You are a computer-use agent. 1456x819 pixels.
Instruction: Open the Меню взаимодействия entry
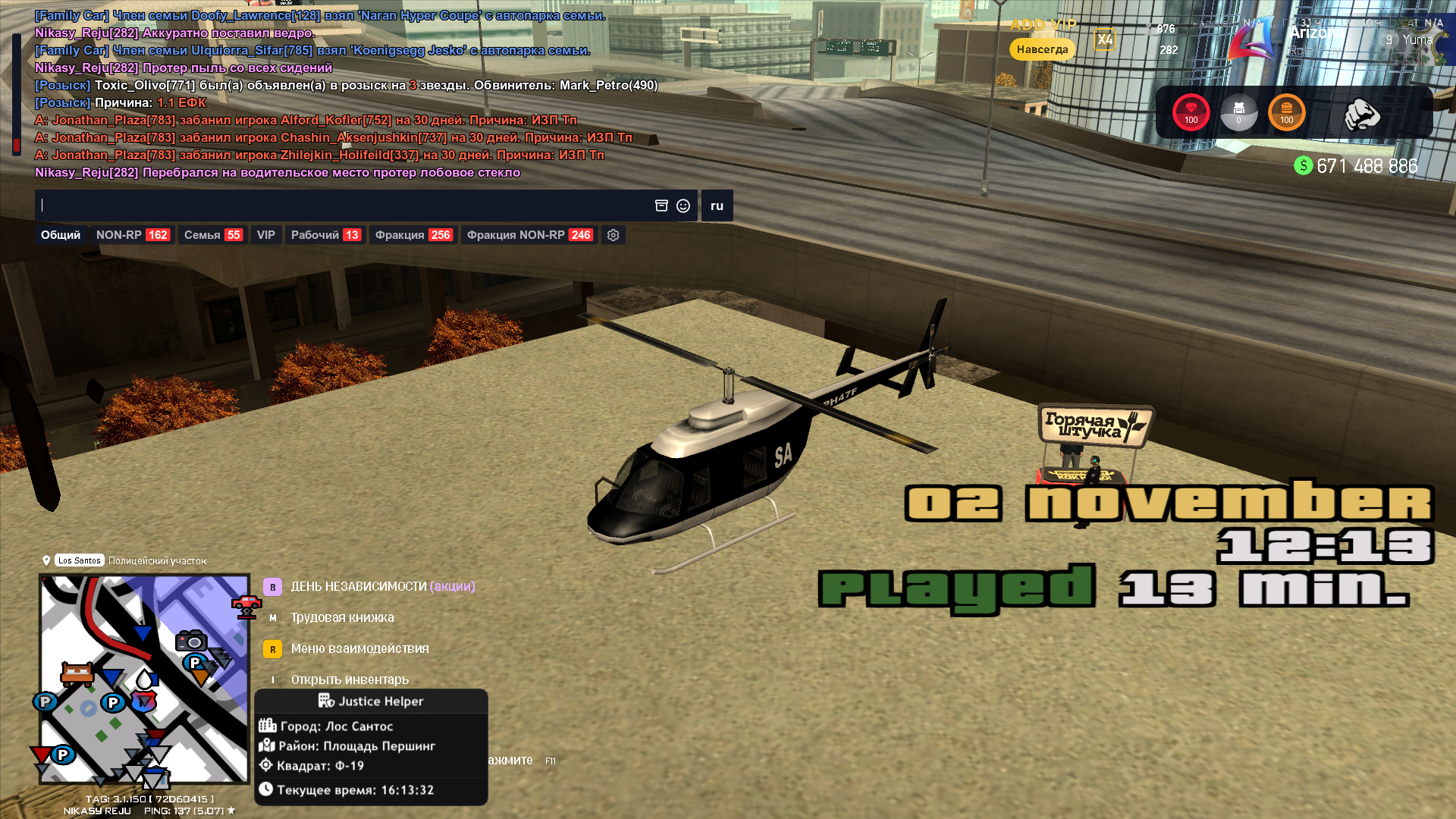(359, 648)
